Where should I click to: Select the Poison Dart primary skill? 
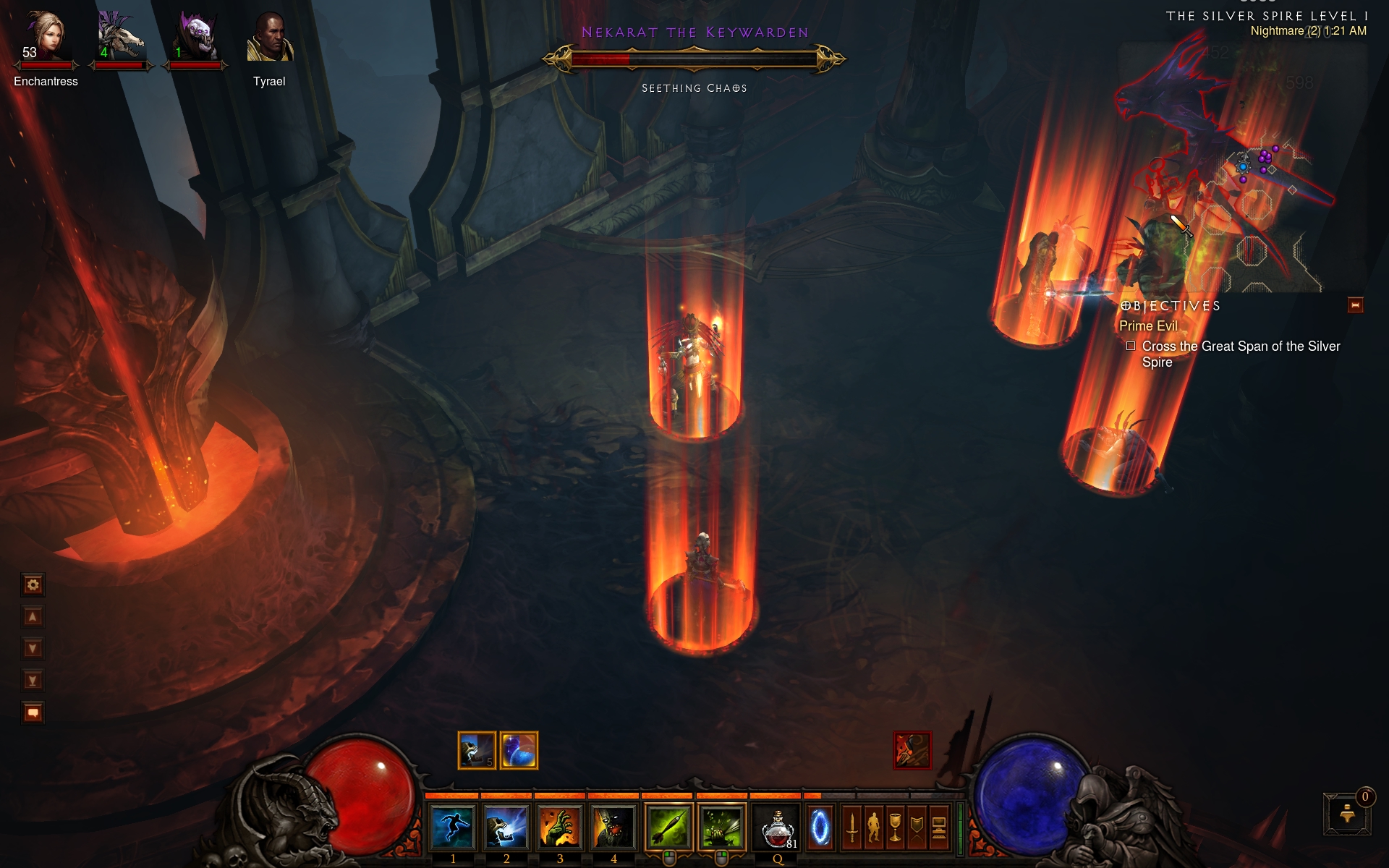coord(668,826)
